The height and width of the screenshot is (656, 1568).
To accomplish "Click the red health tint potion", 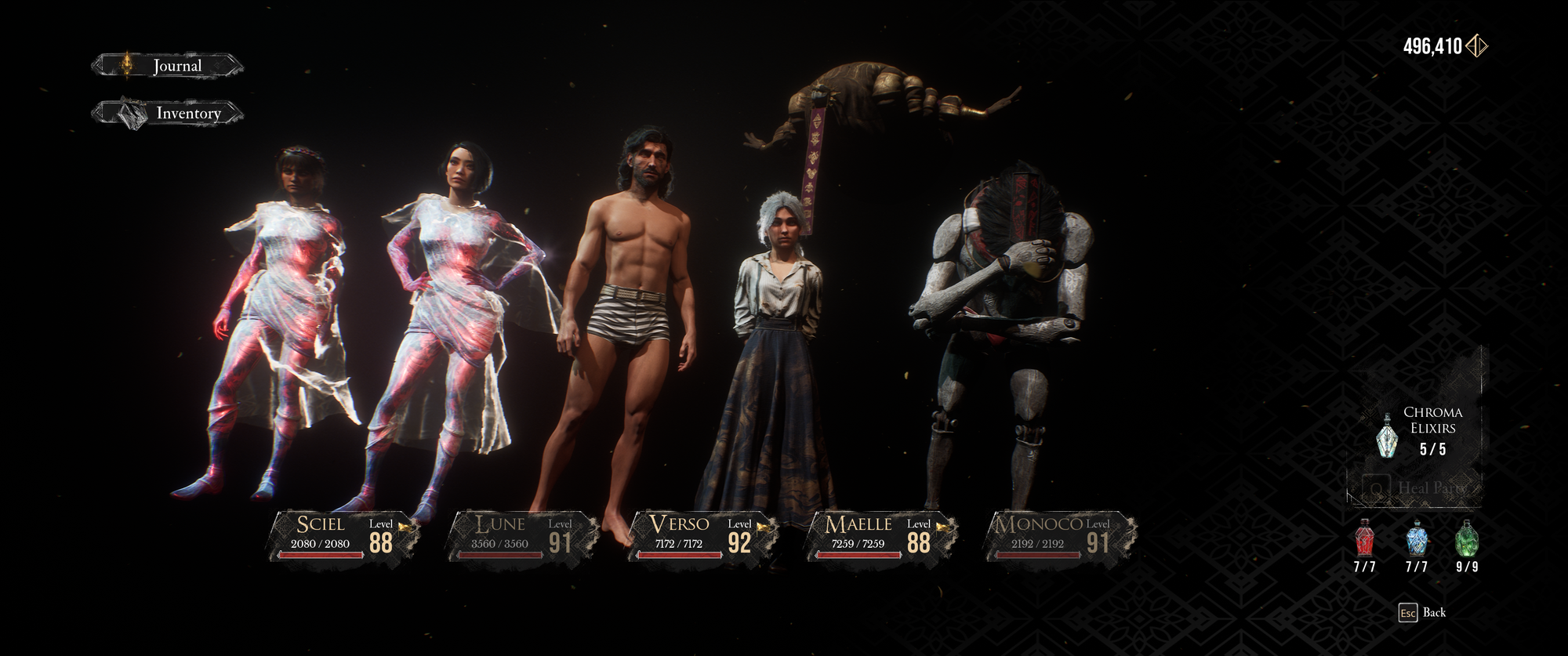I will (x=1365, y=539).
